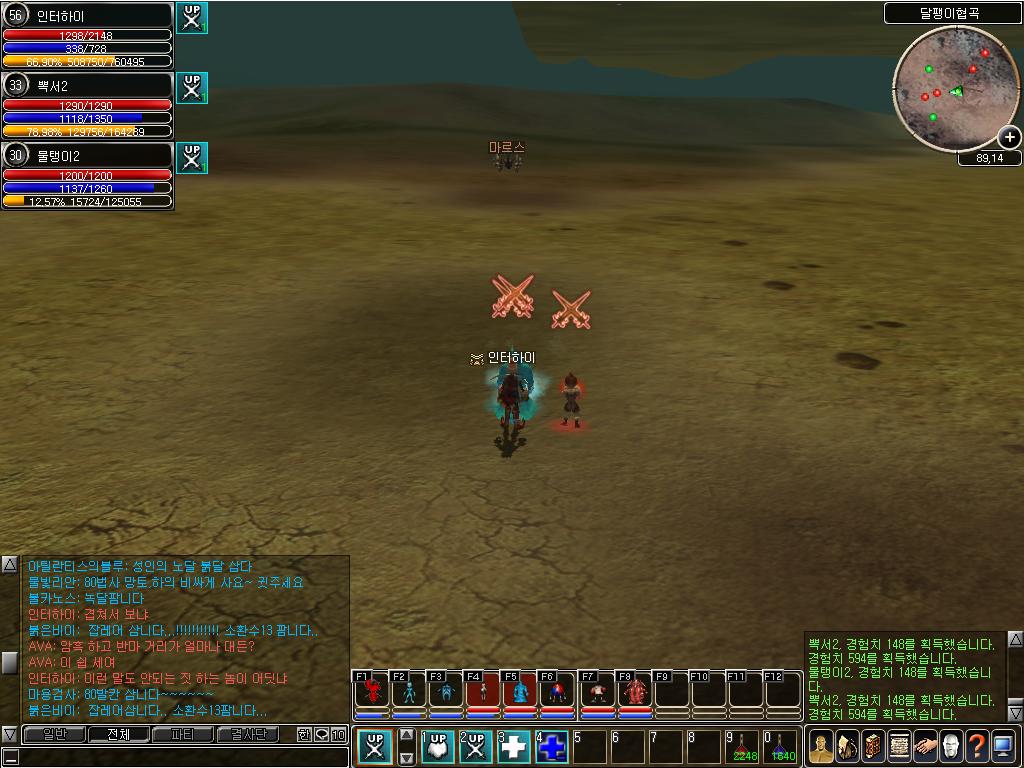Click the speech bubble chat icon
This screenshot has width=1024, height=768.
tap(322, 735)
